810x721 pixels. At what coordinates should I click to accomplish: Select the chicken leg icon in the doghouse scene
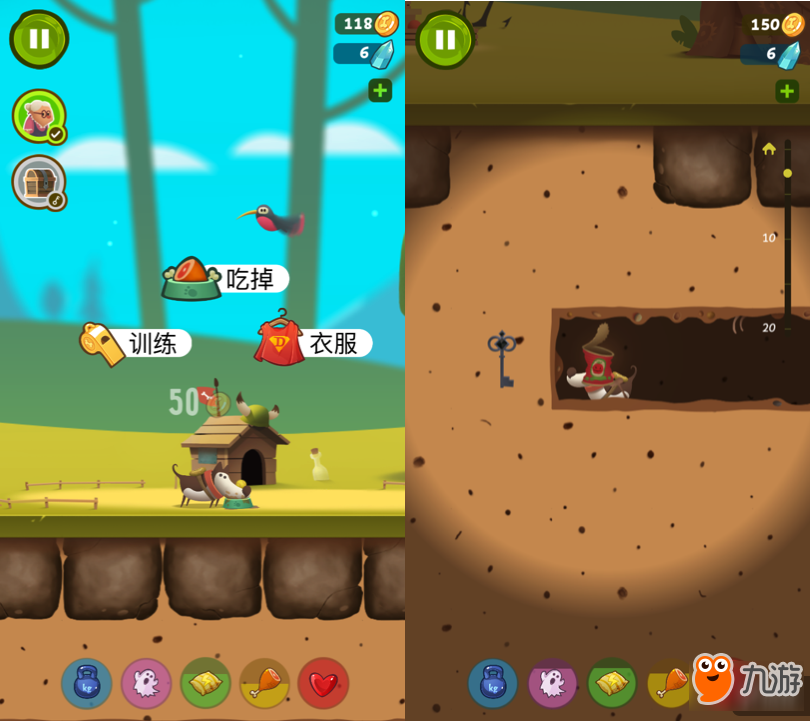[x=265, y=684]
